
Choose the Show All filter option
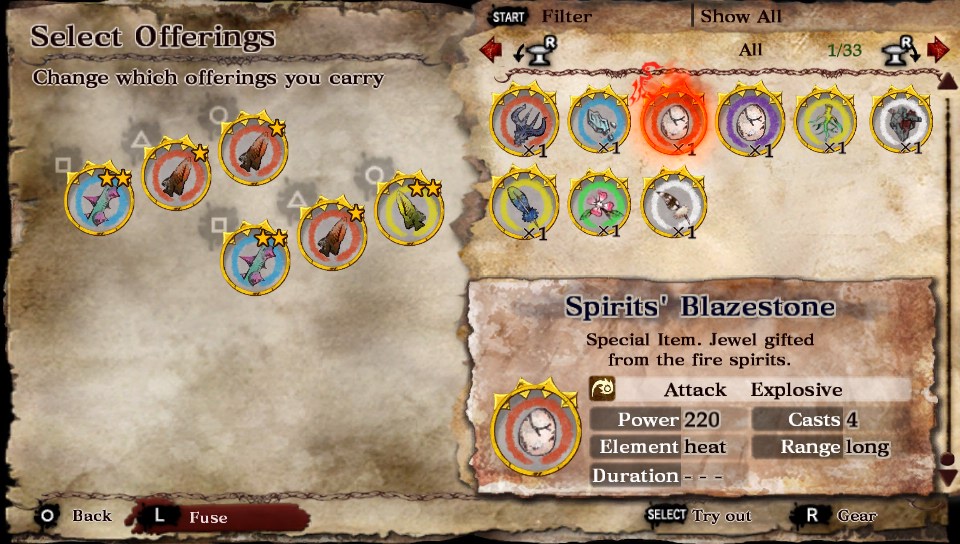[x=741, y=16]
